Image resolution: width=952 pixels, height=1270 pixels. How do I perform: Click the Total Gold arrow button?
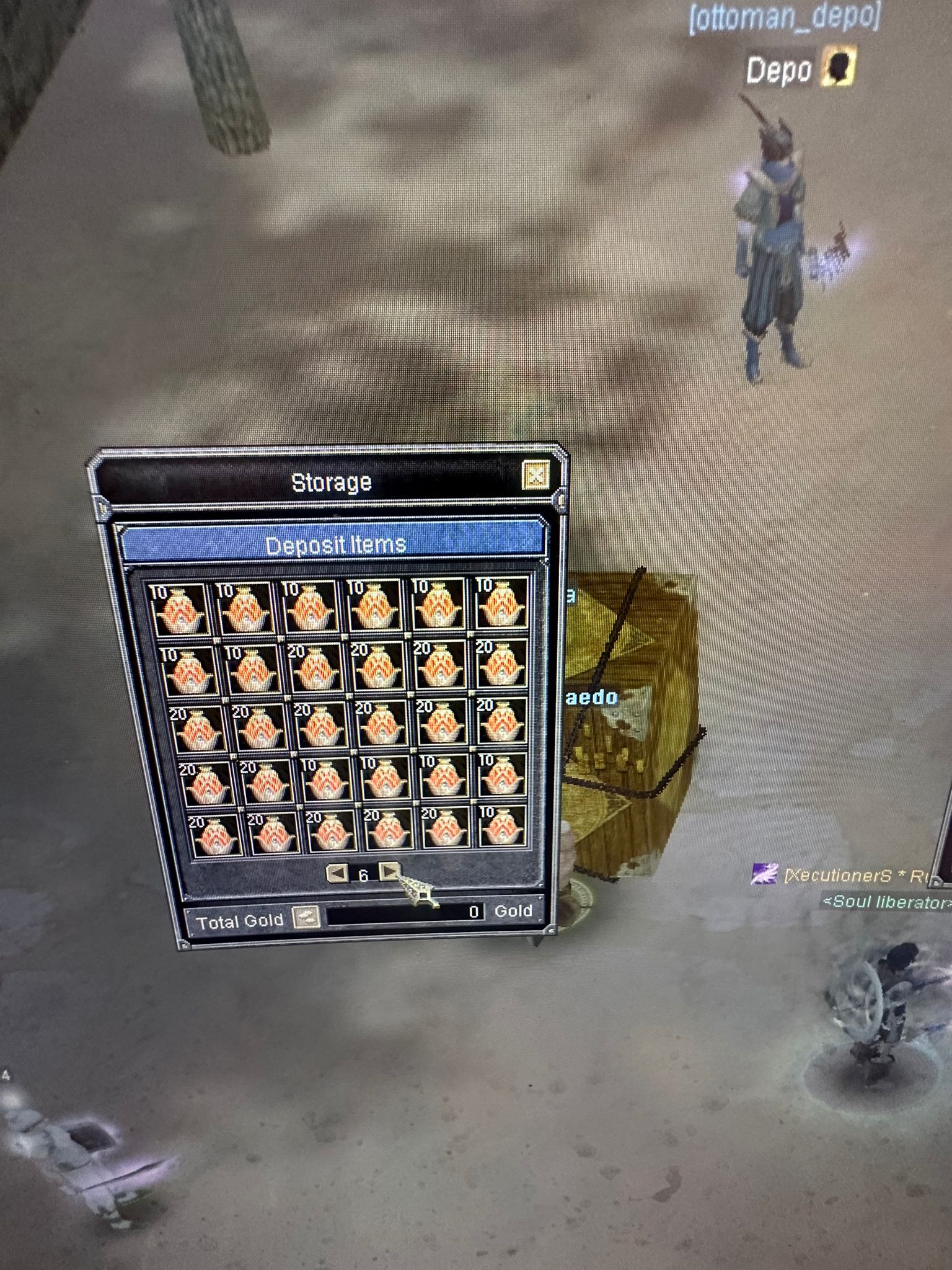[x=306, y=917]
